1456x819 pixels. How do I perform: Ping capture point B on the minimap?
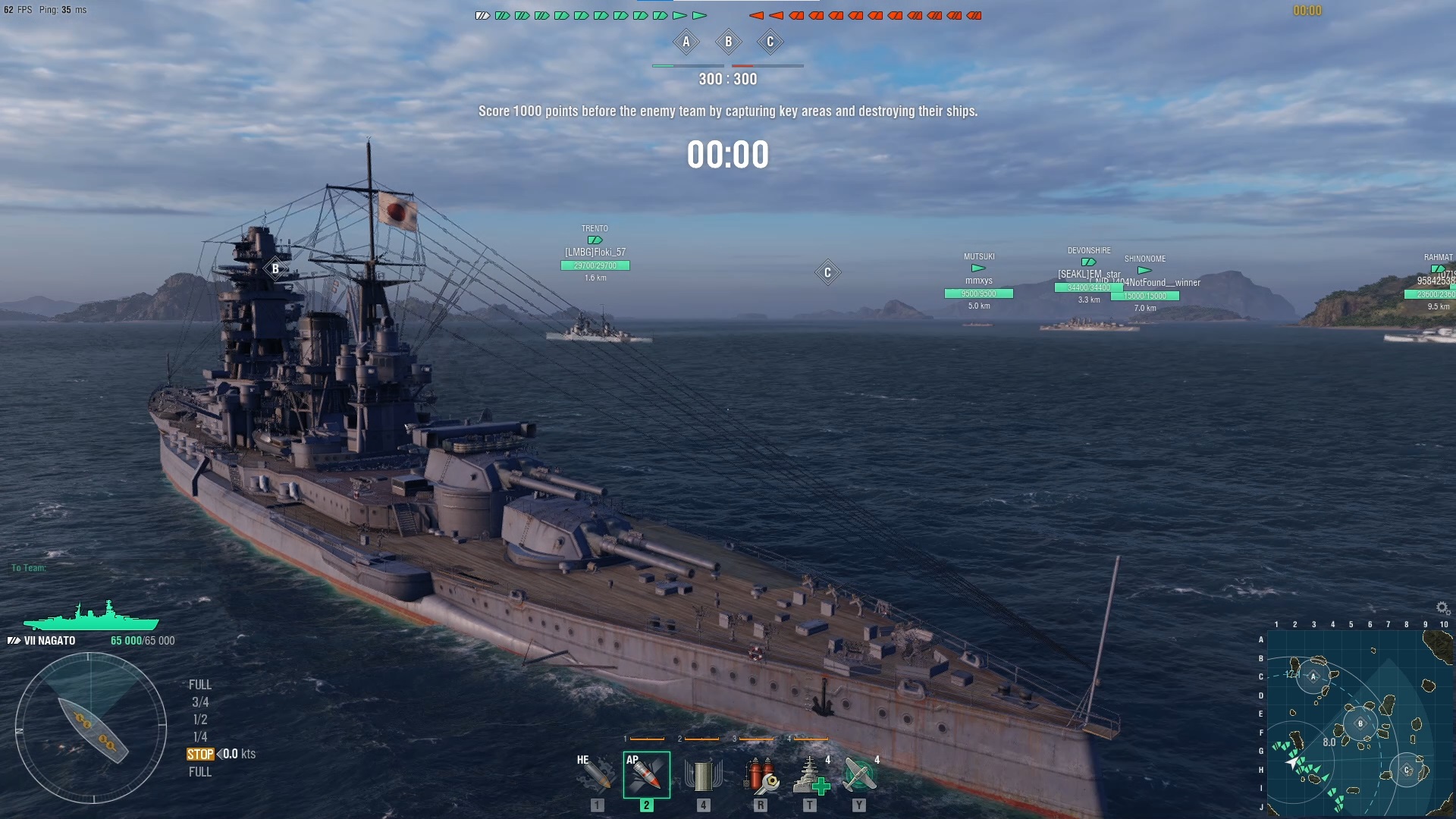click(1360, 723)
